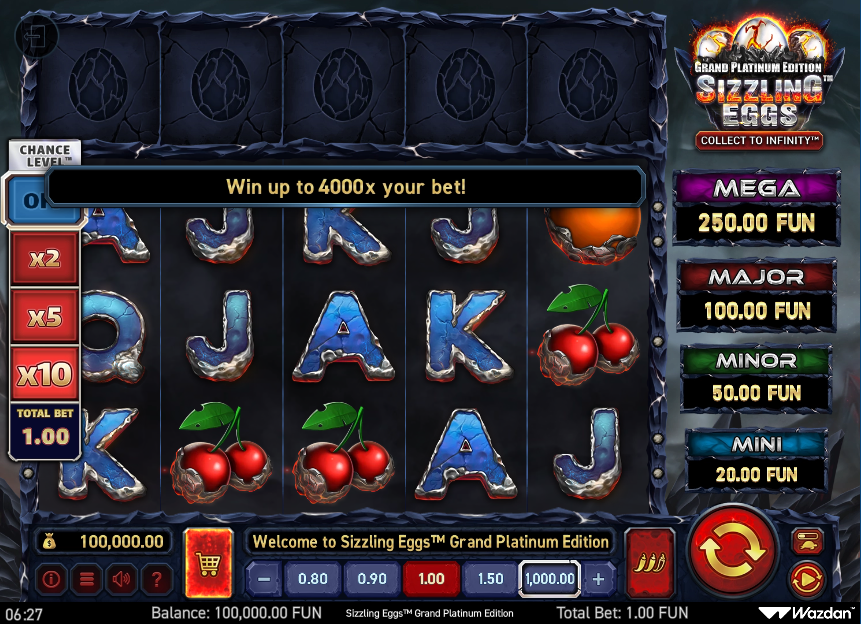Activate the x2 Chance Level

pyautogui.click(x=45, y=259)
